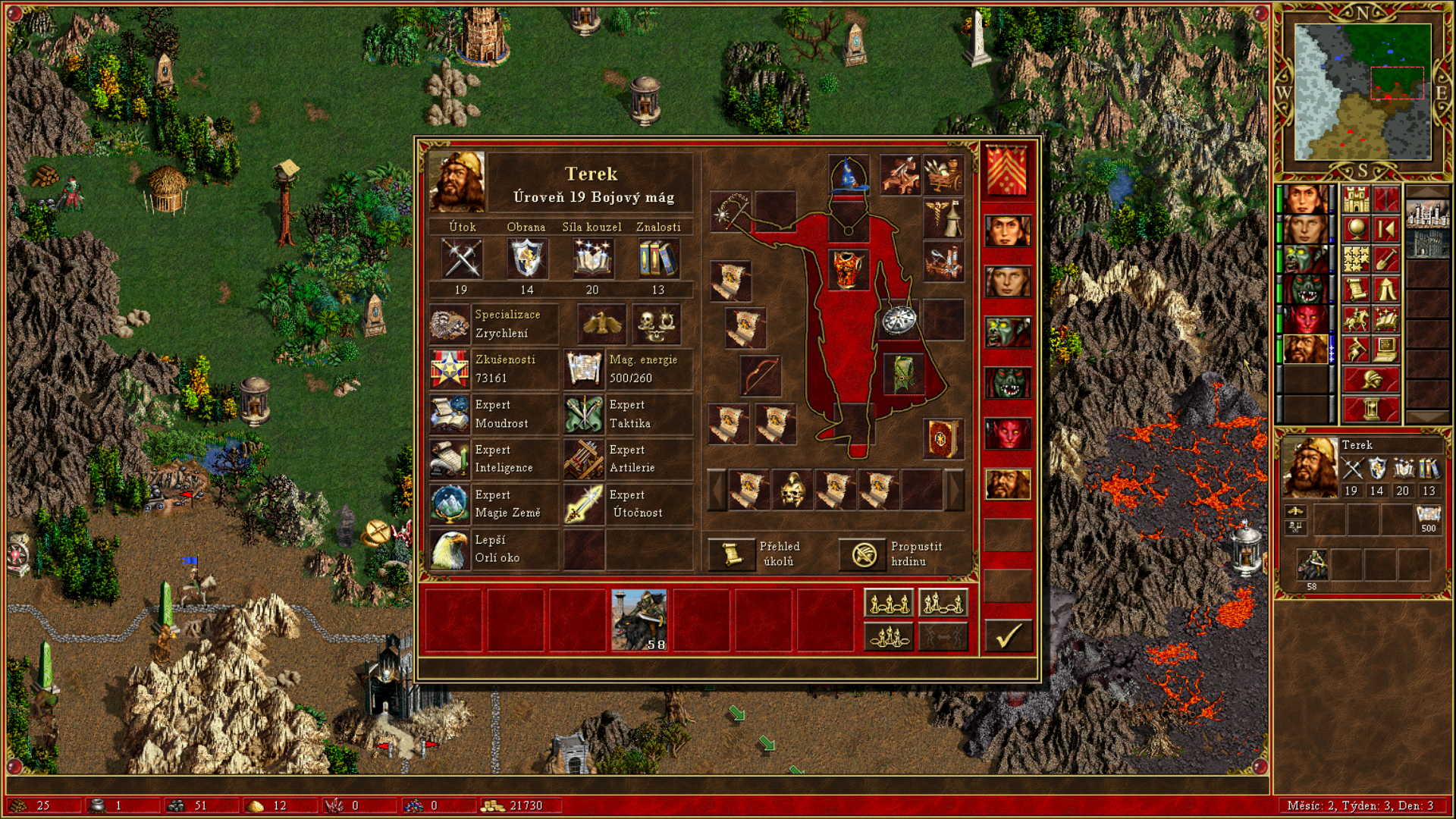Dismiss hero with Propustit hrdinu button
Screen dimensions: 1456x819
pyautogui.click(x=863, y=554)
